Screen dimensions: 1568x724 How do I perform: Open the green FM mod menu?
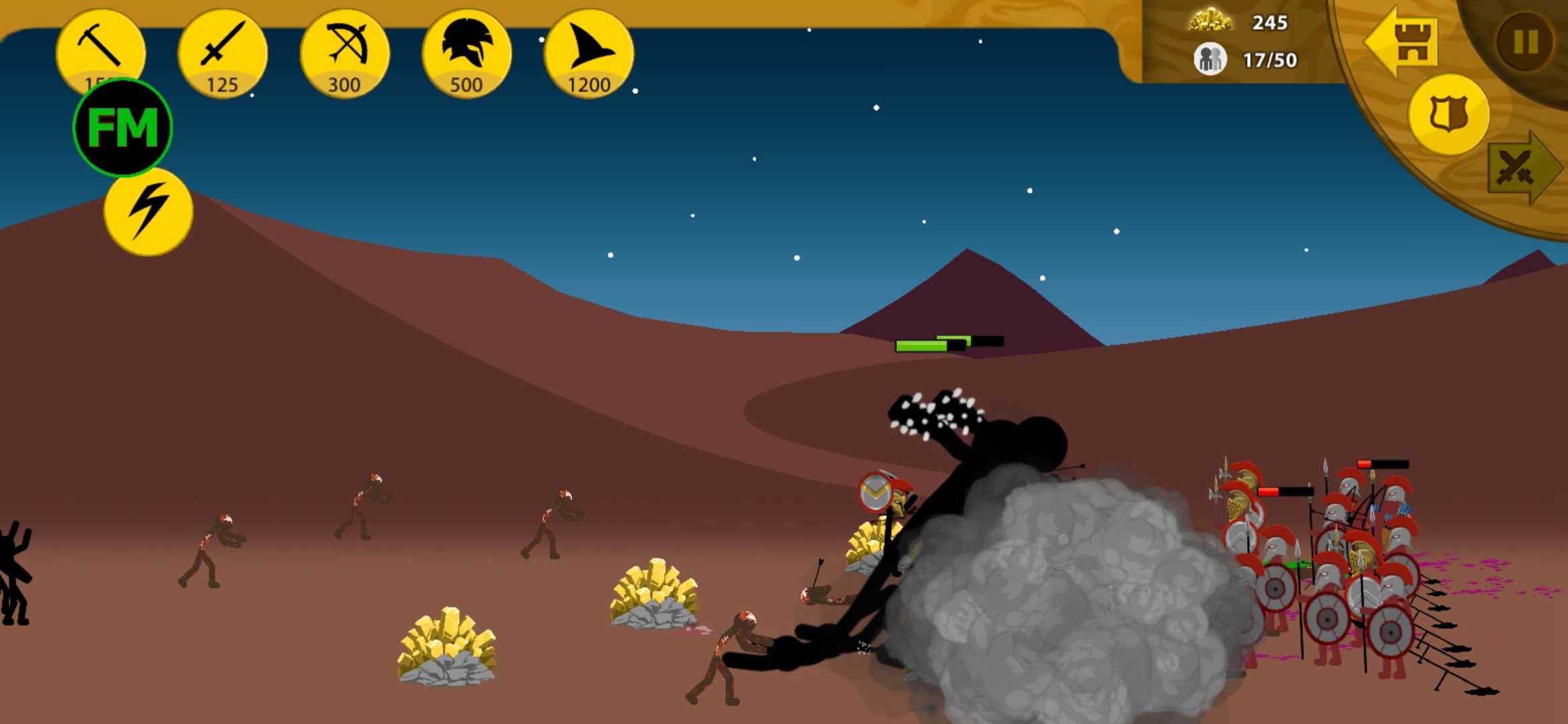123,127
